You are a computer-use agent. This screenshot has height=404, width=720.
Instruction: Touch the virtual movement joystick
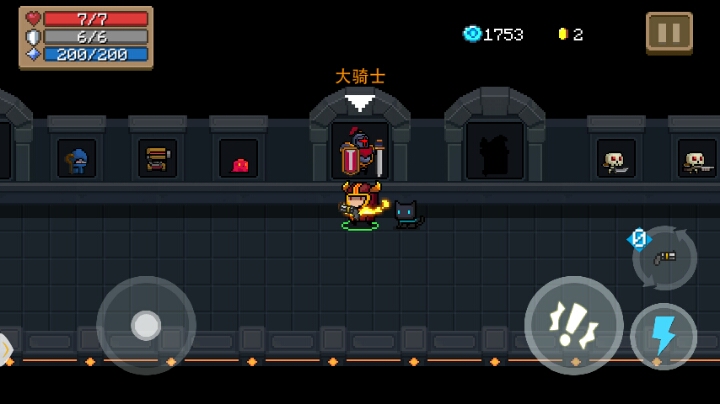tap(146, 325)
